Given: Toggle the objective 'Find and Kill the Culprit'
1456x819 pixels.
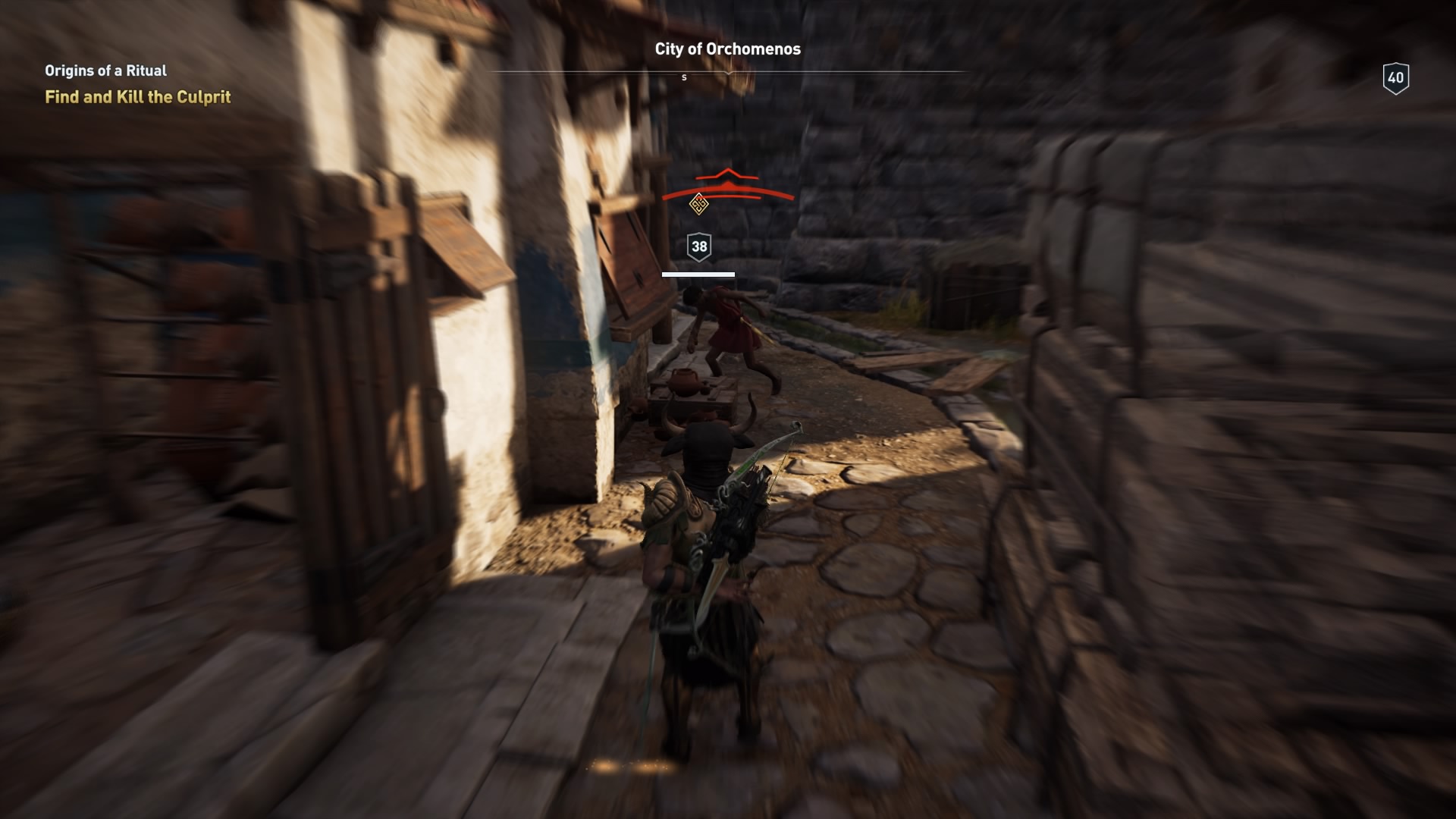Looking at the screenshot, I should click(x=137, y=97).
